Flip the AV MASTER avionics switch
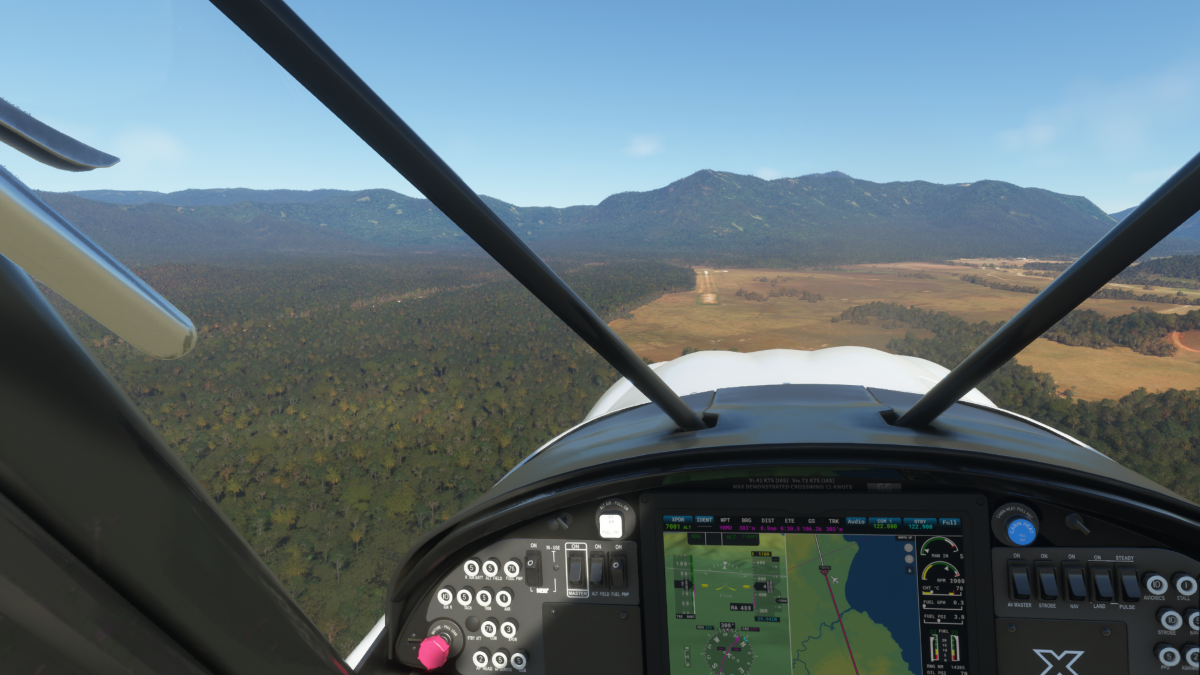The image size is (1200, 675). 1019,581
